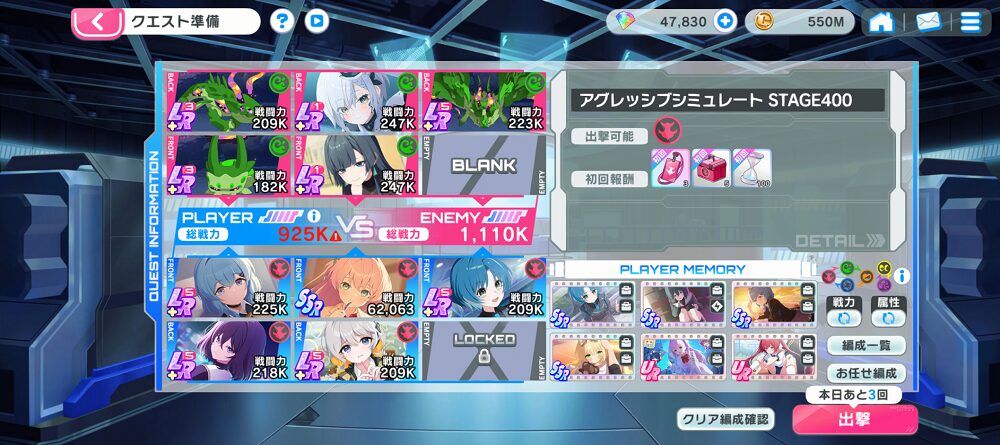Tap the blue play video icon
This screenshot has width=1000, height=445.
317,21
